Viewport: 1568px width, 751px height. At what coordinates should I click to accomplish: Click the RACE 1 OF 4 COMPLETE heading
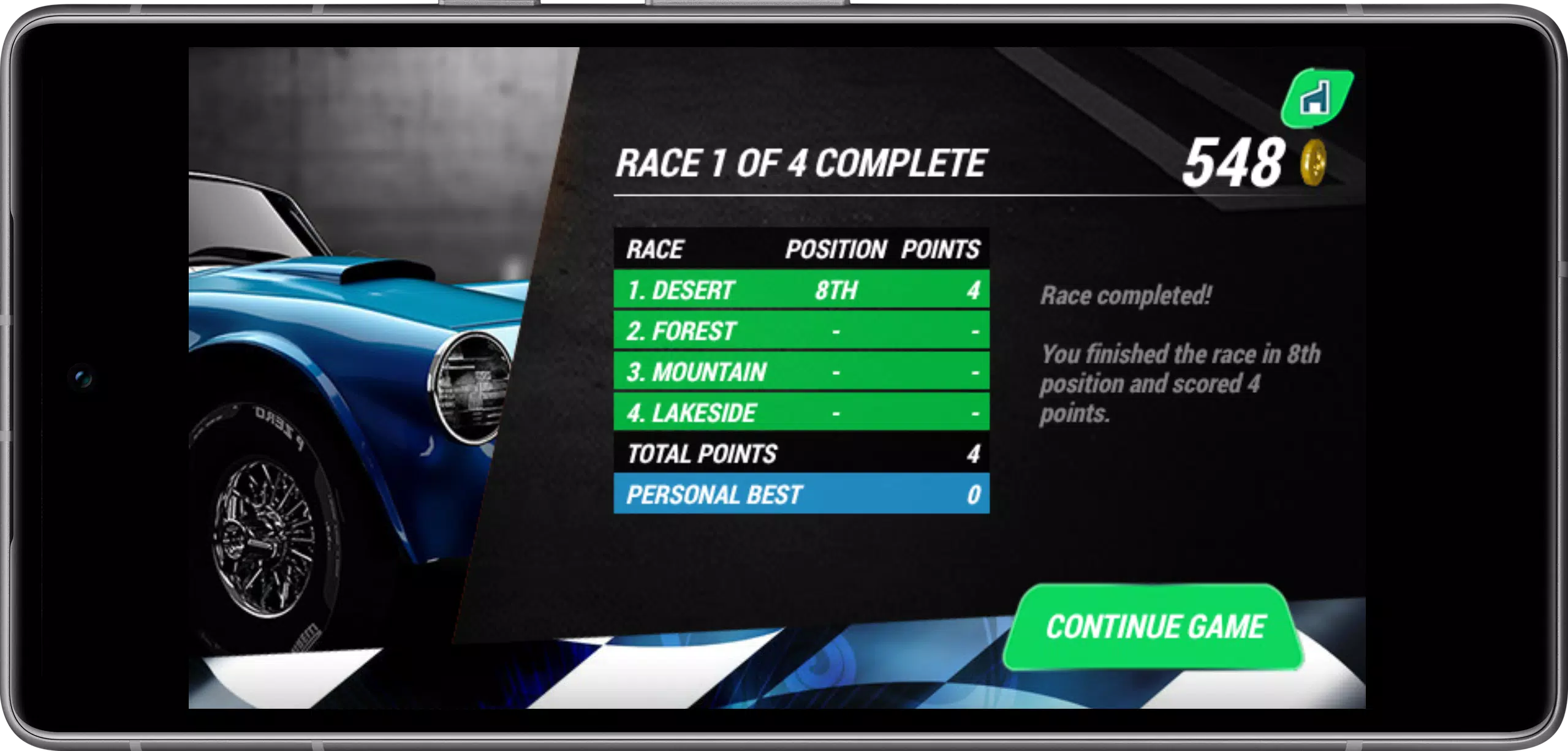[x=800, y=162]
